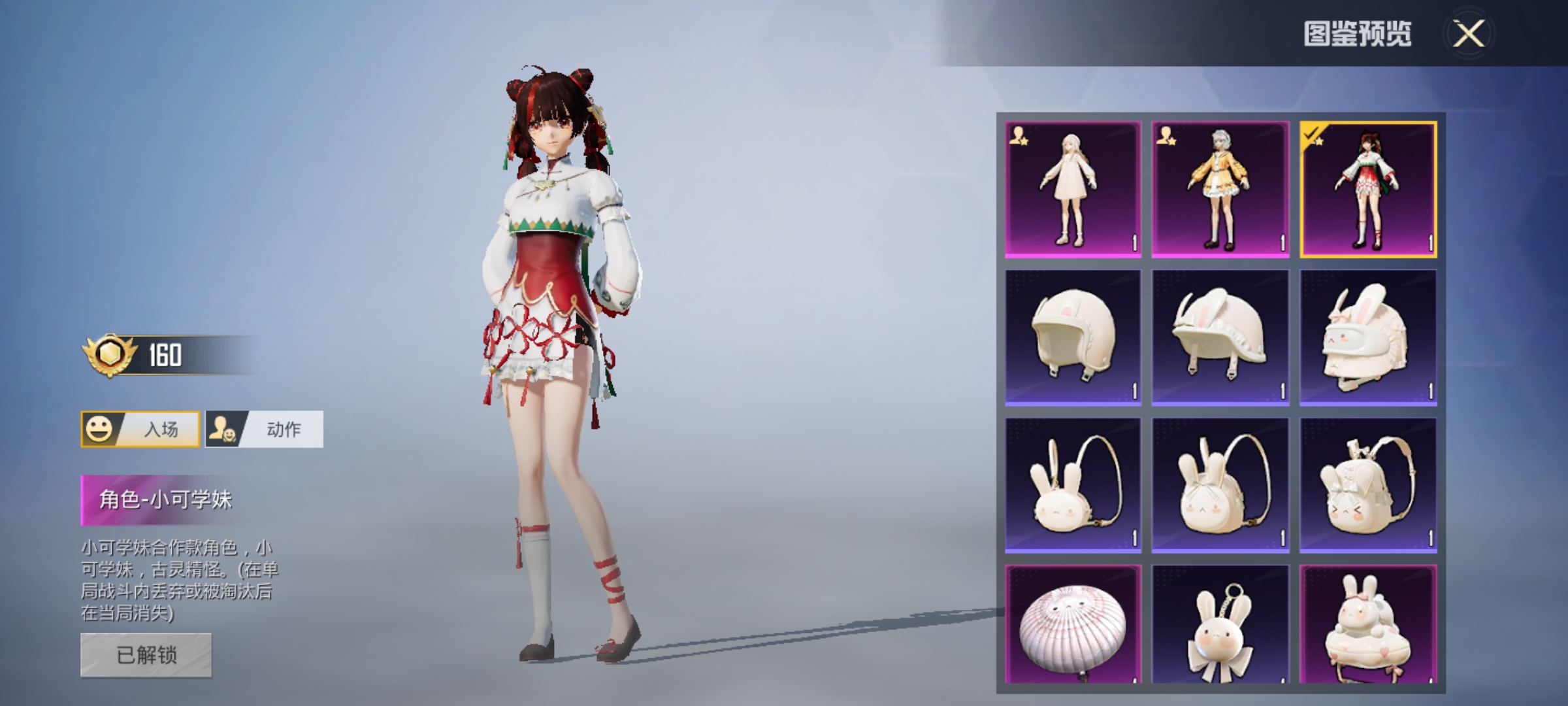
Task: Select the simple bunny backpack
Action: click(1073, 485)
